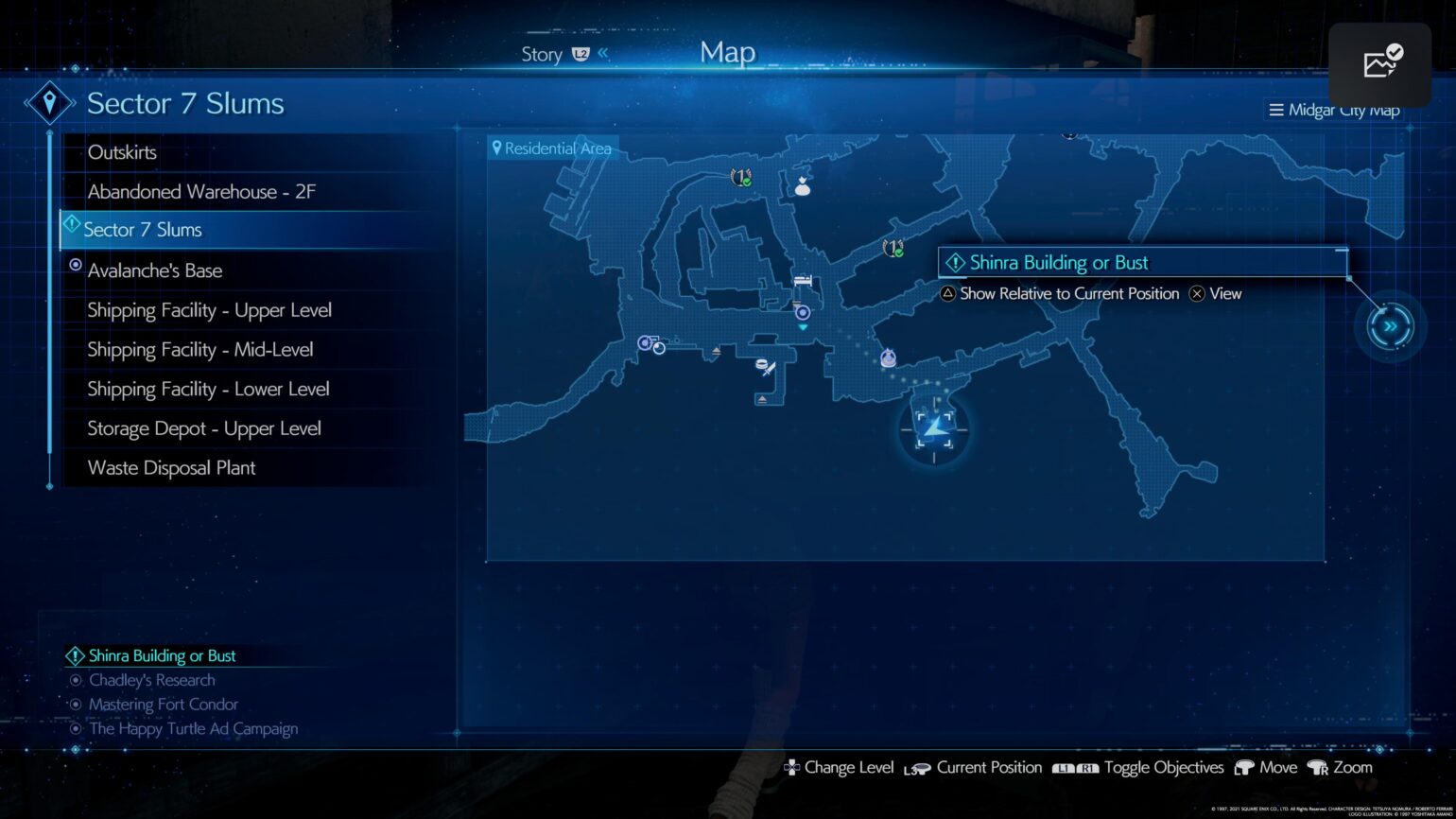Open the screenshot-saved notification icon
Image resolution: width=1456 pixels, height=819 pixels.
1380,64
